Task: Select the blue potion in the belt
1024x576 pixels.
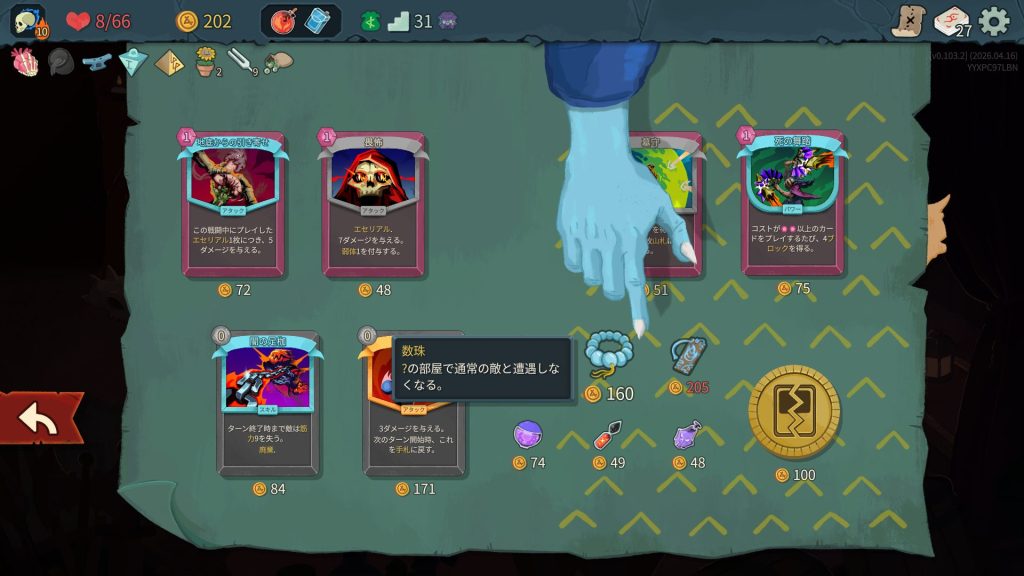Action: [317, 21]
